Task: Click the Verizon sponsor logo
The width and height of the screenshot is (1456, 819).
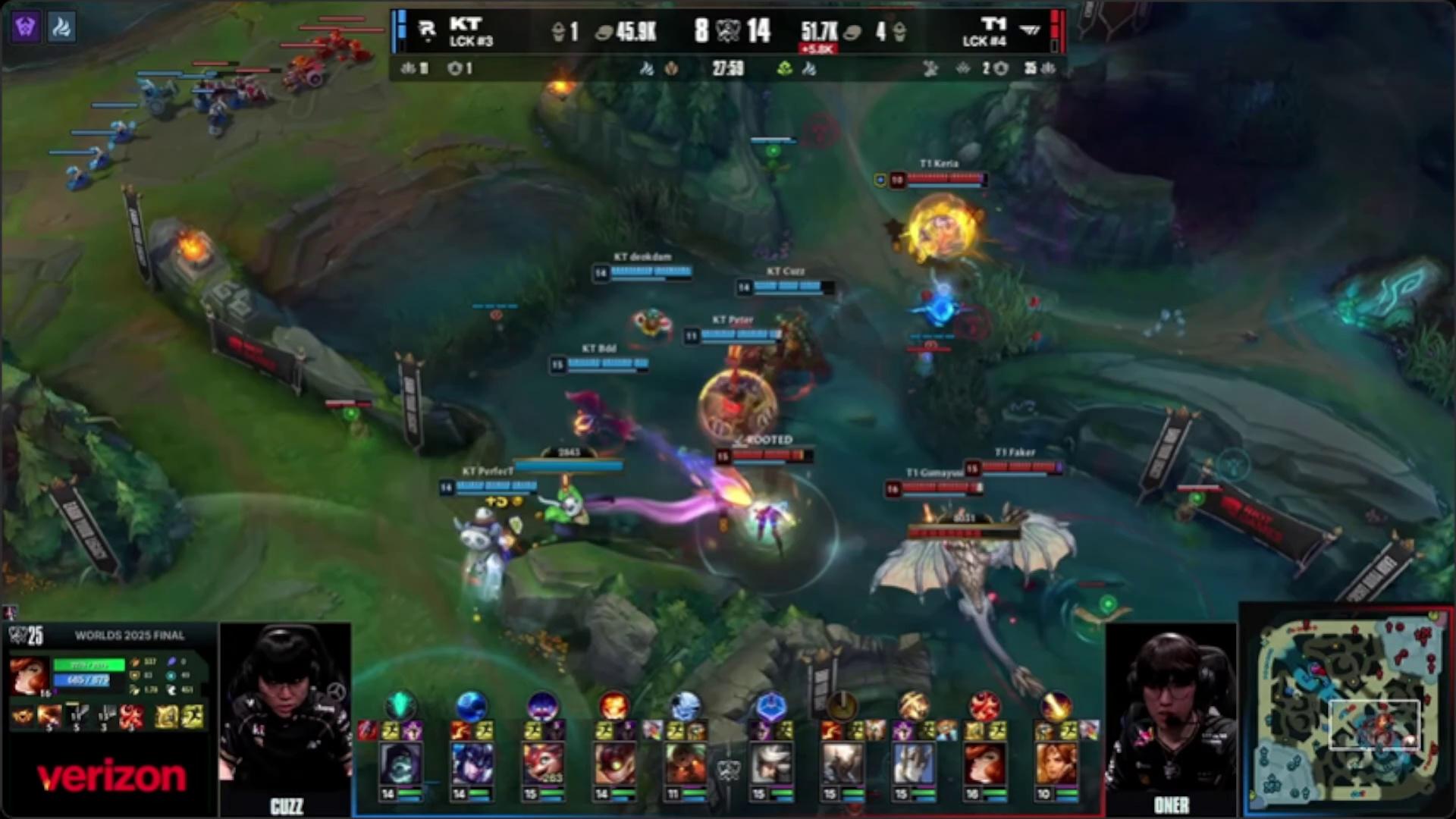Action: [111, 777]
